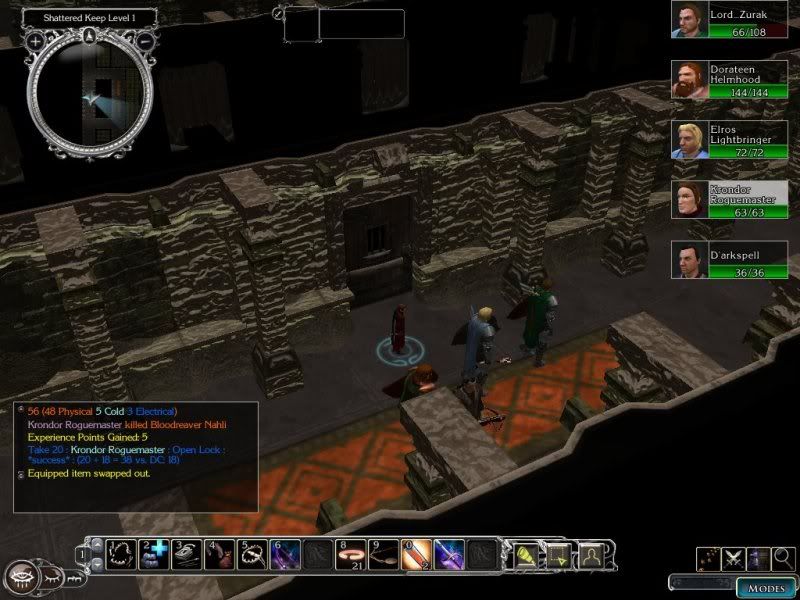Use hotbar slot 2 with blue cross
The image size is (800, 600).
pos(155,553)
